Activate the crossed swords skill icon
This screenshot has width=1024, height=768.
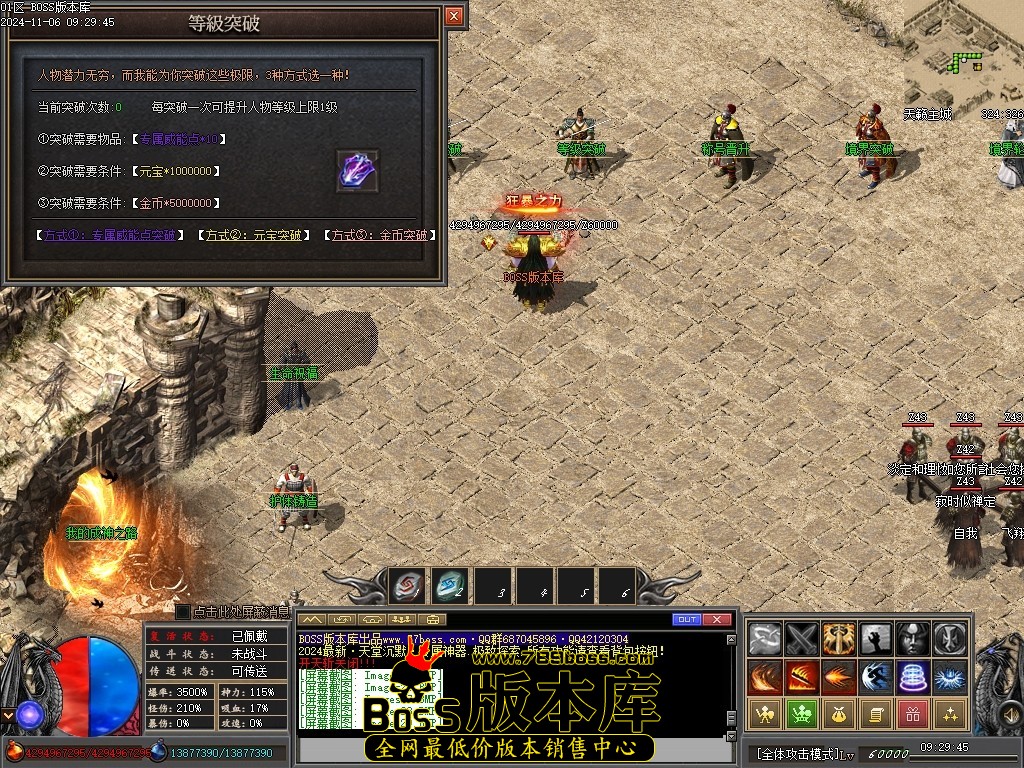802,638
